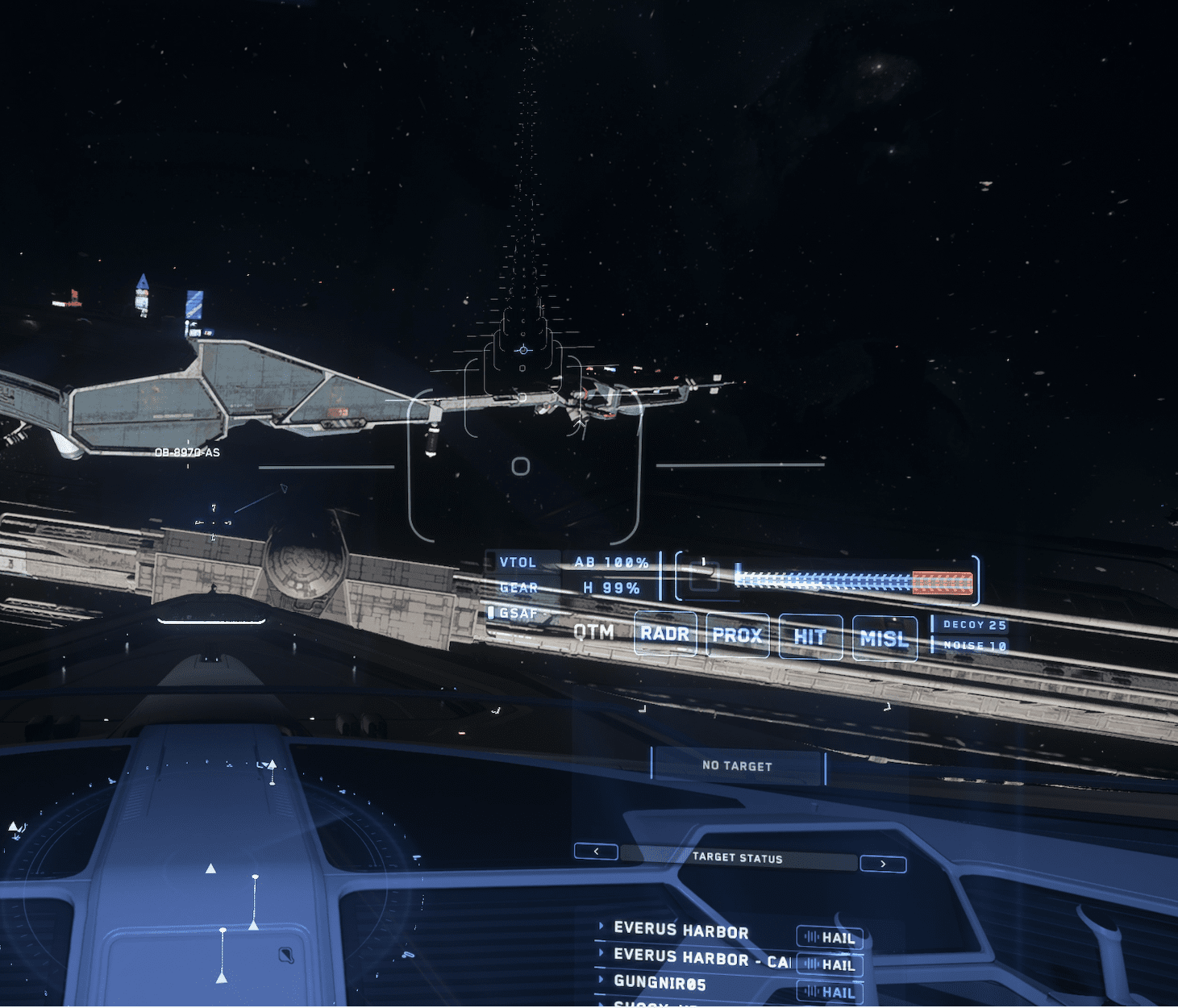This screenshot has height=1008, width=1178.
Task: Select GUNGNIR05 in the contact list
Action: 660,982
